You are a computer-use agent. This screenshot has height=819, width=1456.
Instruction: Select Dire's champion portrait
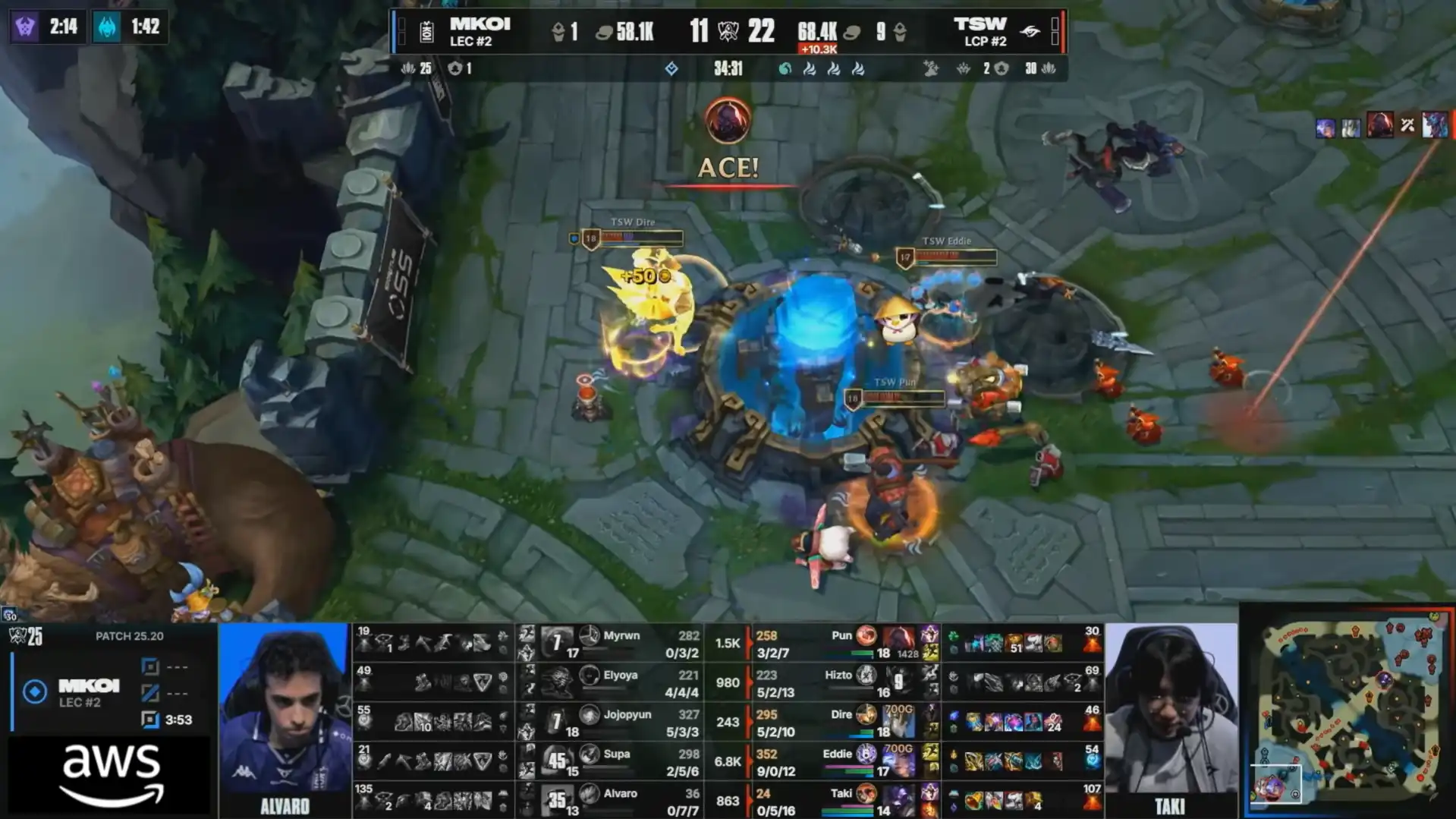(x=866, y=715)
